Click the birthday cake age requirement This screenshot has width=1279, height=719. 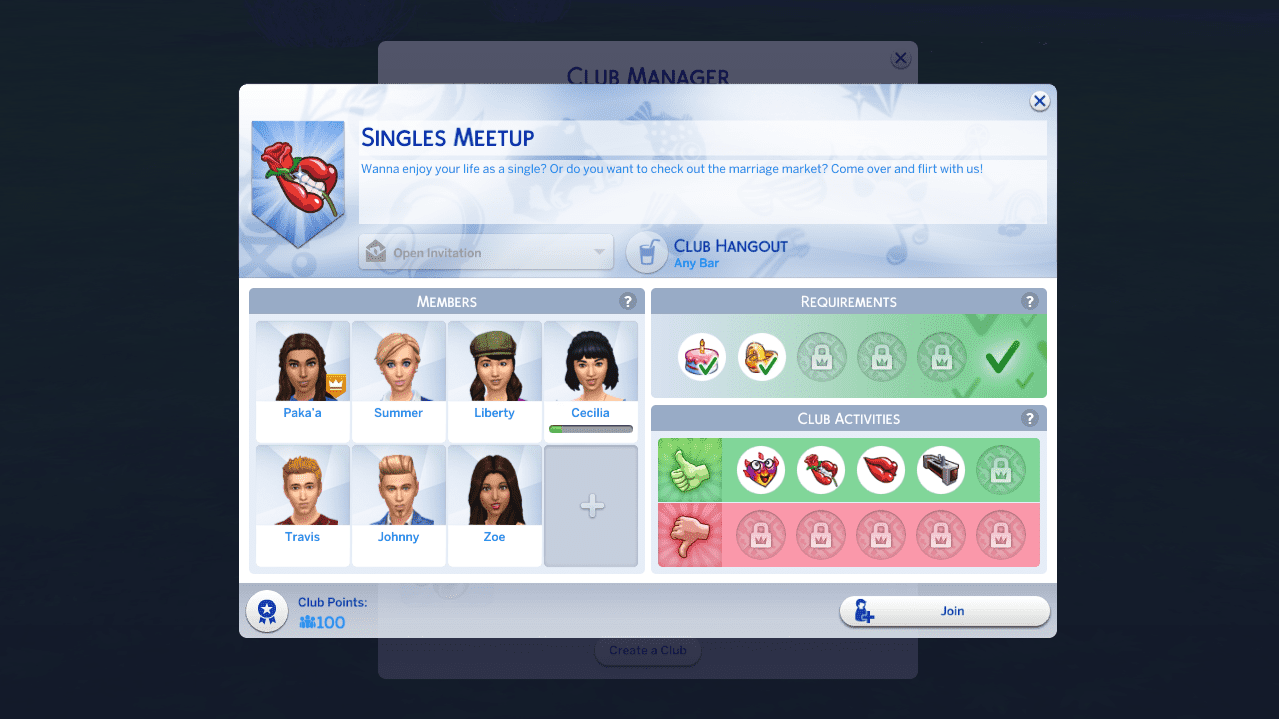click(x=702, y=357)
